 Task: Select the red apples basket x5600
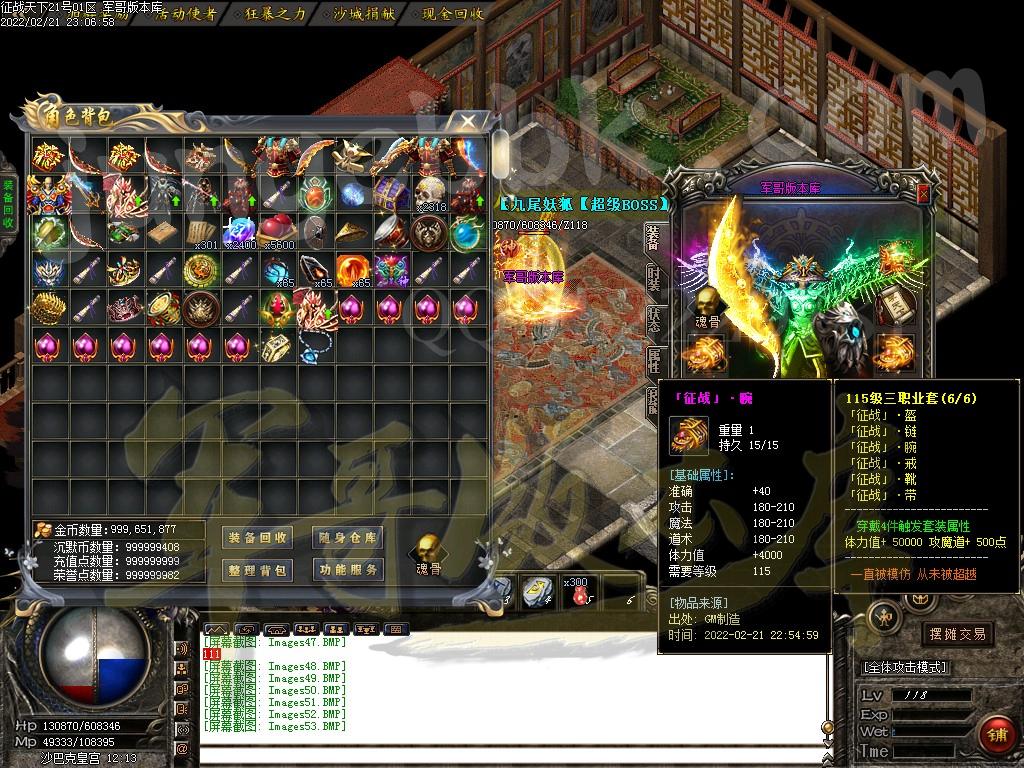pos(277,231)
